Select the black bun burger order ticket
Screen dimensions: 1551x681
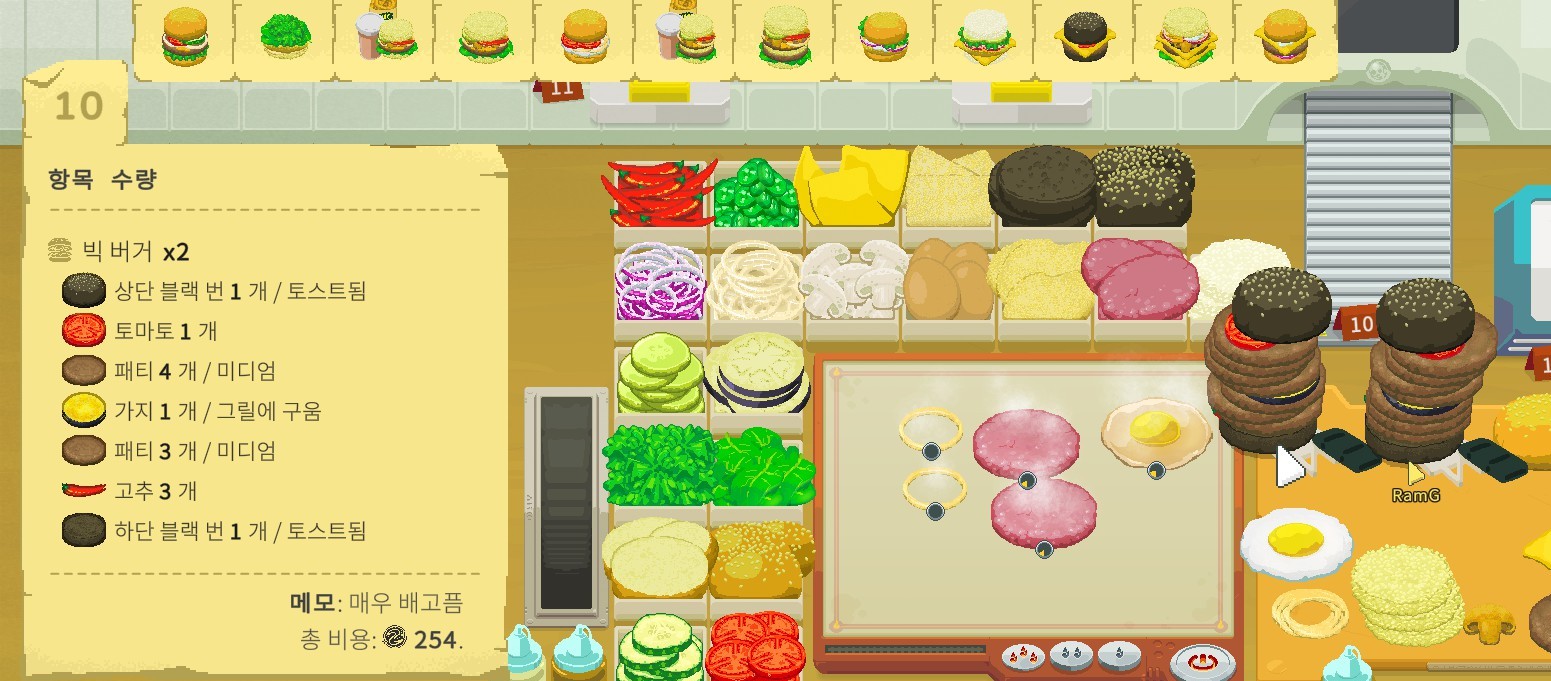[1083, 38]
